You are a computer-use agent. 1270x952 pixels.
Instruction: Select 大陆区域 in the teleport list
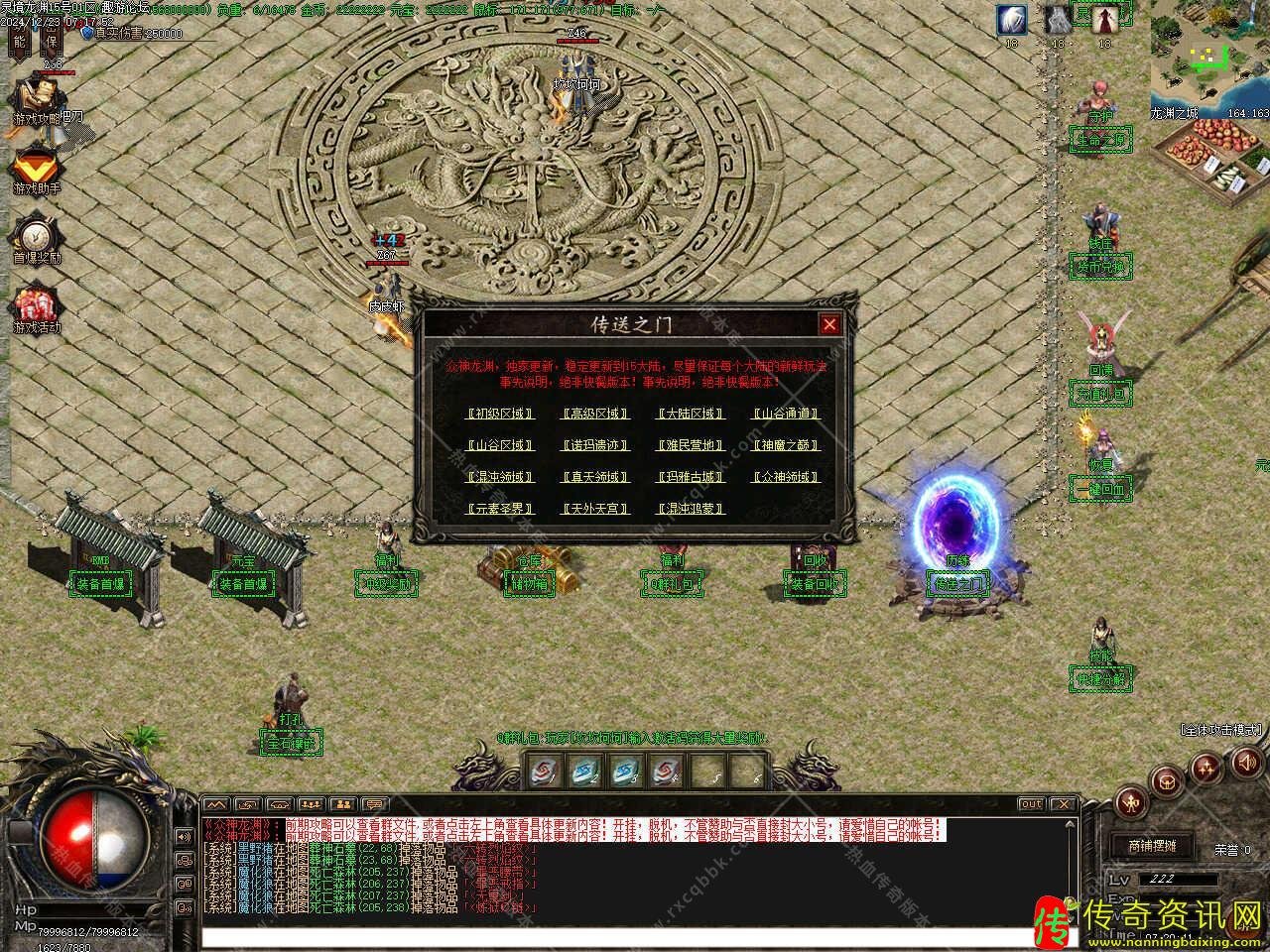[x=691, y=414]
